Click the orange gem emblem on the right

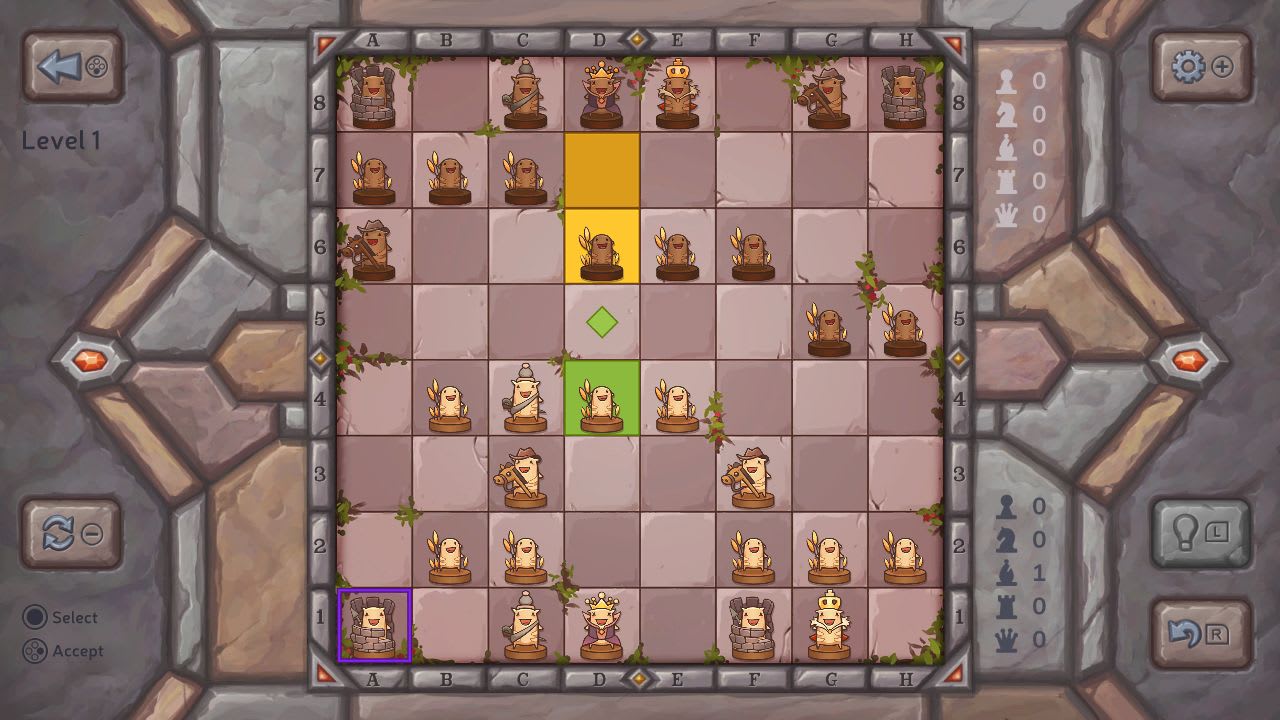(1191, 361)
